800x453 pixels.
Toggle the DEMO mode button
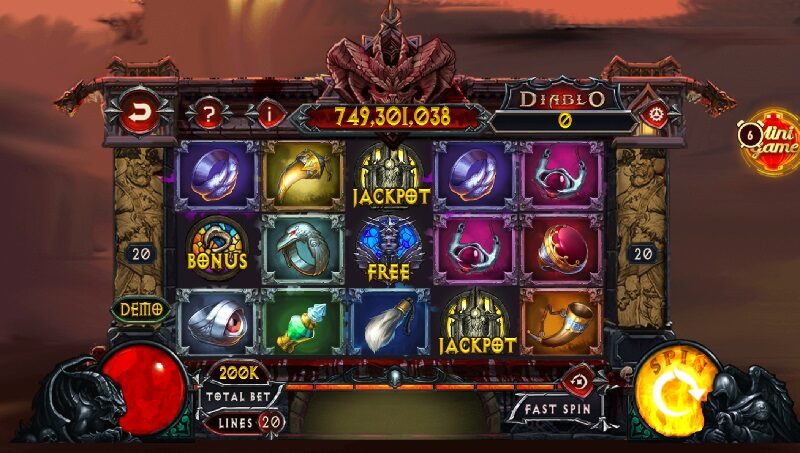coord(141,310)
